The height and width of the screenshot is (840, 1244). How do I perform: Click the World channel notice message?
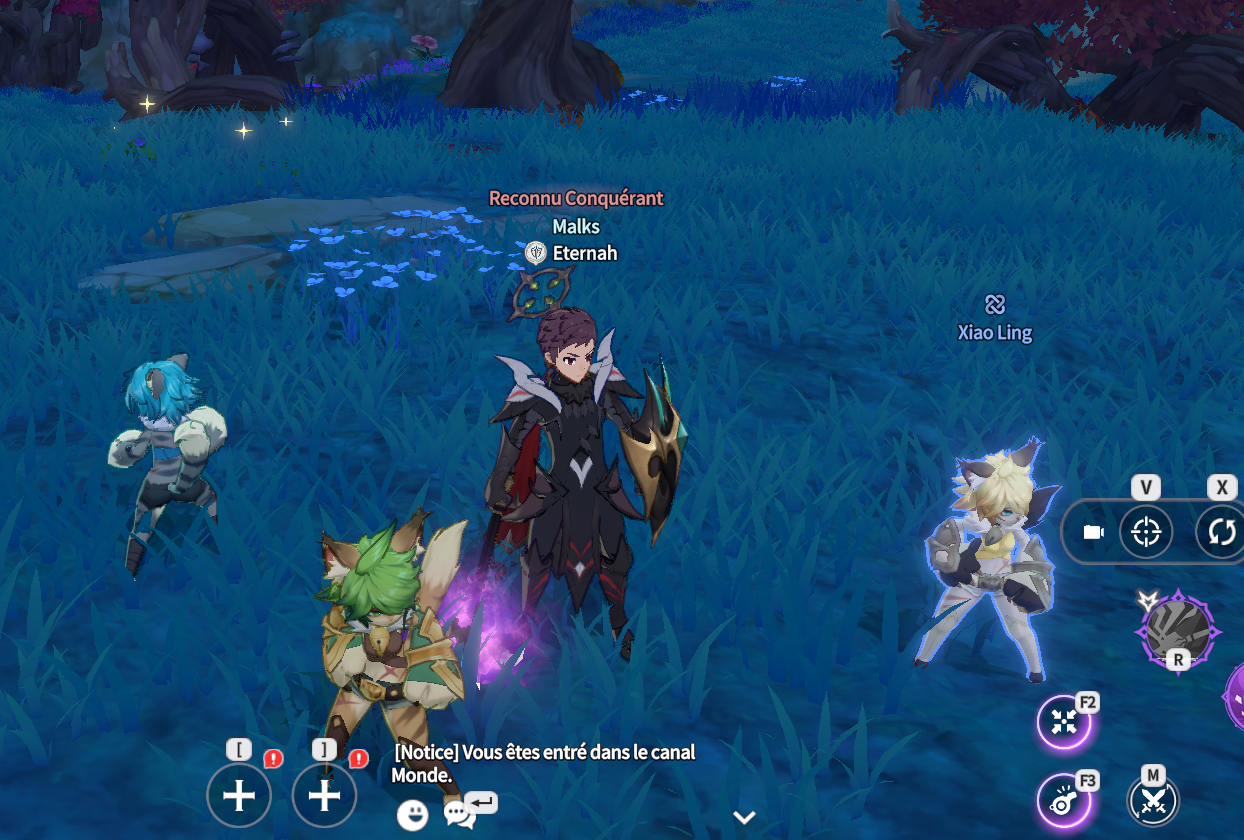coord(543,763)
